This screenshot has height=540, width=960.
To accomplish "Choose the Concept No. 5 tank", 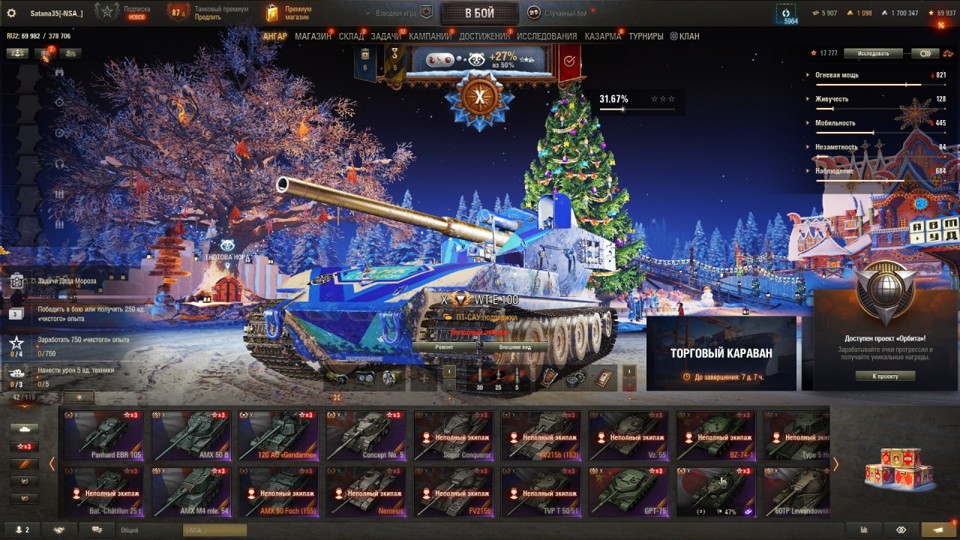I will pos(366,435).
